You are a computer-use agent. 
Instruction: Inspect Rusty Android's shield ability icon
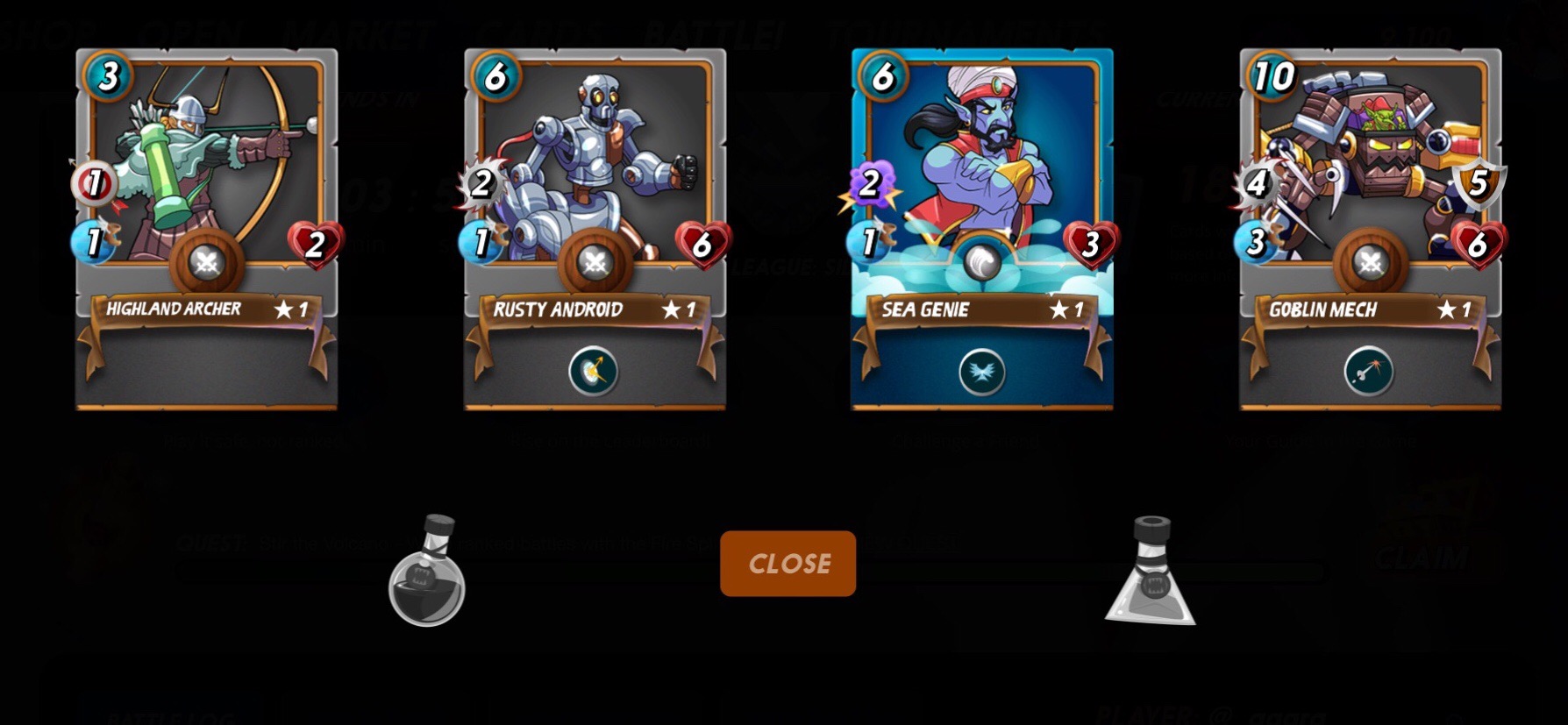(594, 372)
